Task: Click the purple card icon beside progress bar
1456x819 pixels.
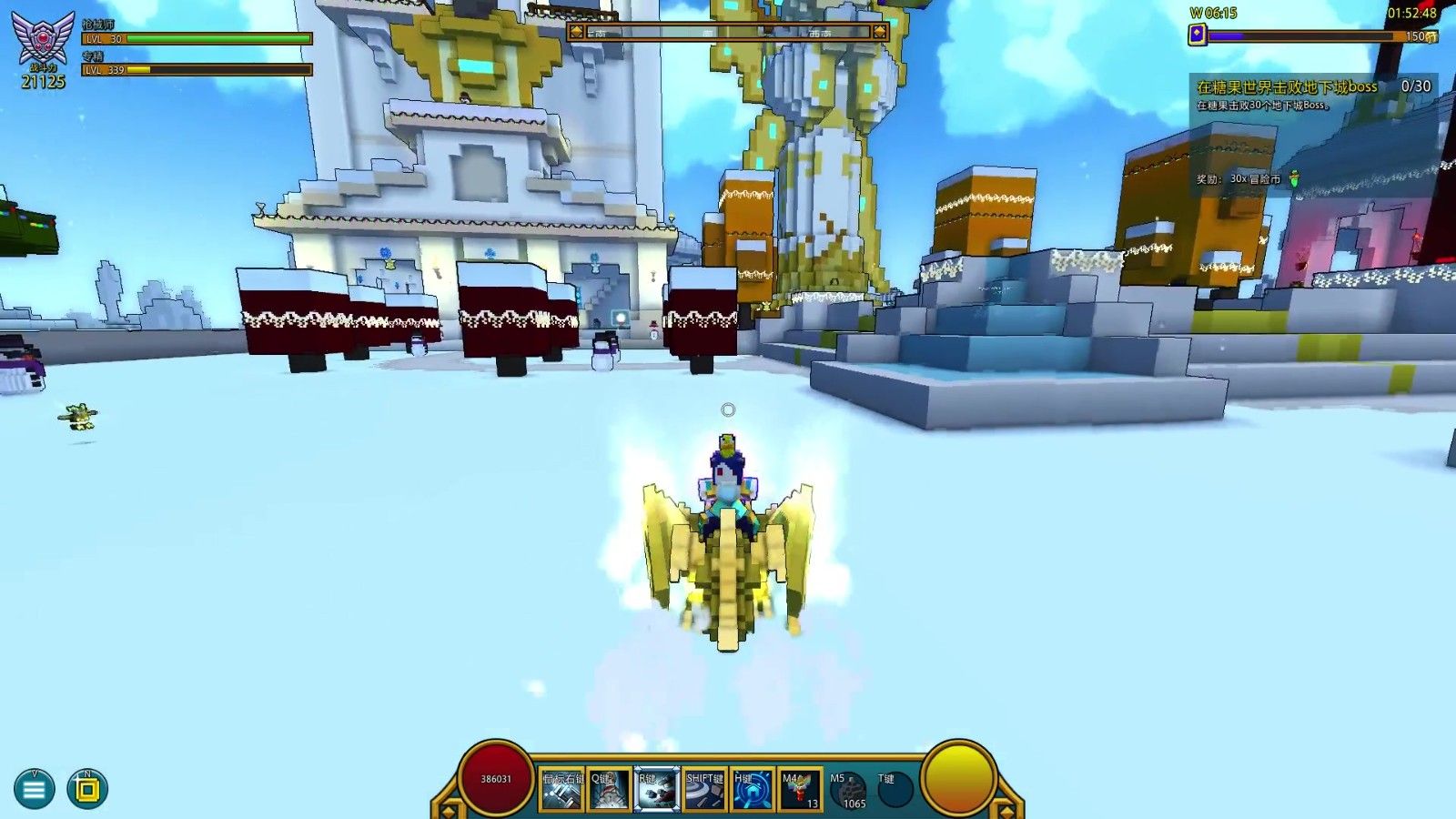Action: coord(1198,35)
